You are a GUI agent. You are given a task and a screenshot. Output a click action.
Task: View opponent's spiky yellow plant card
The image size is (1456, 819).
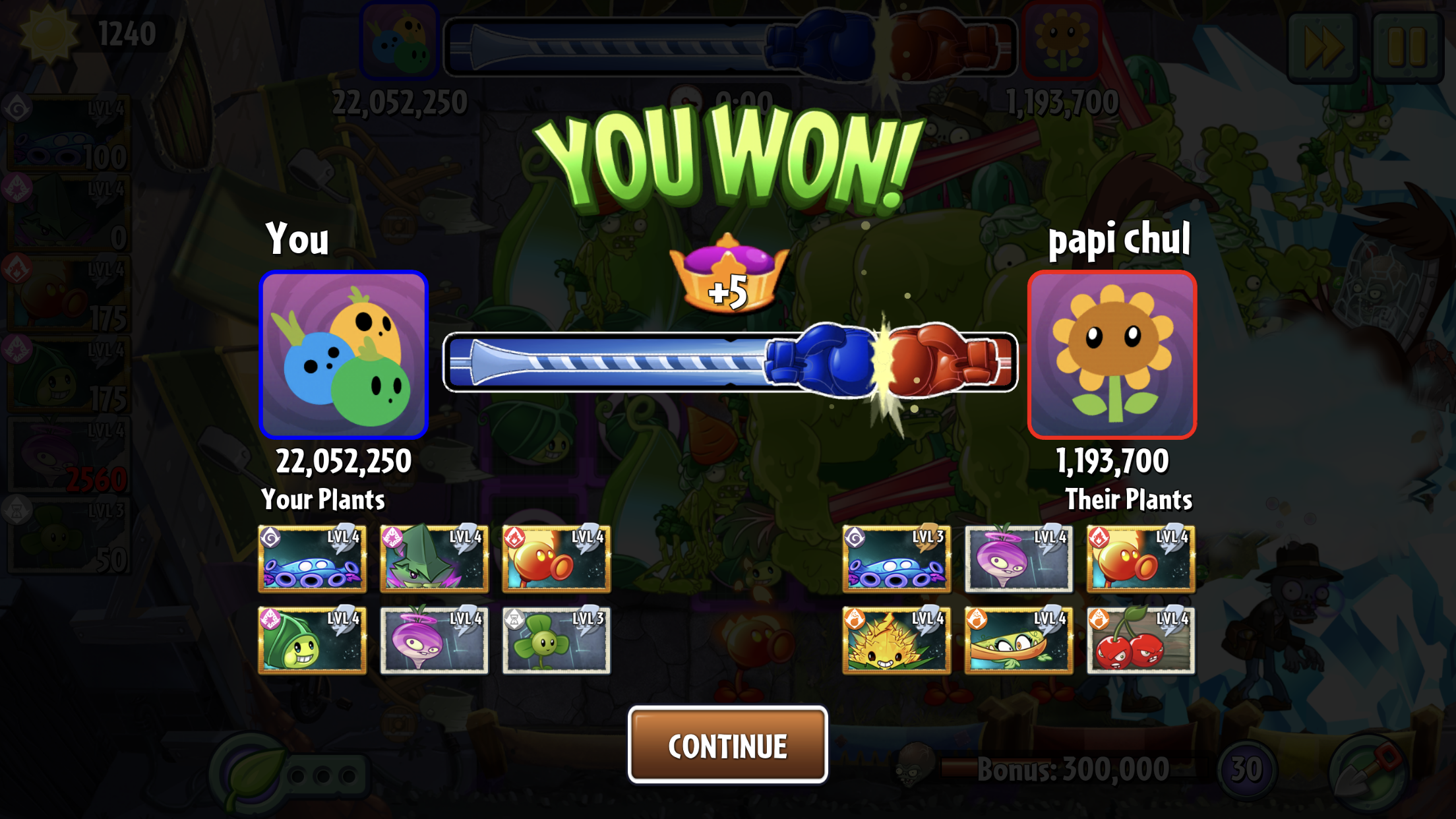click(x=896, y=640)
